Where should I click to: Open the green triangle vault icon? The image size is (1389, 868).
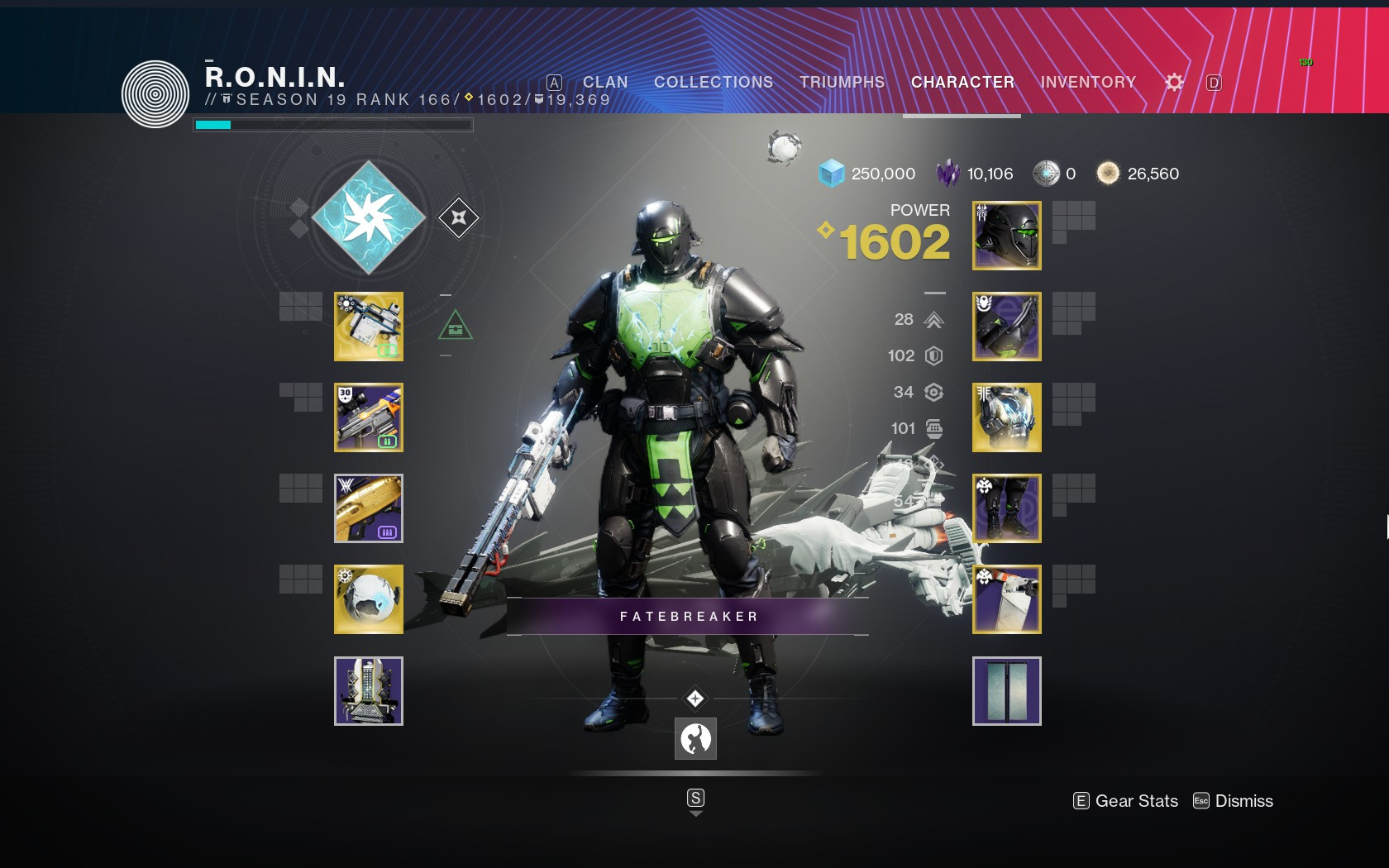click(x=456, y=327)
